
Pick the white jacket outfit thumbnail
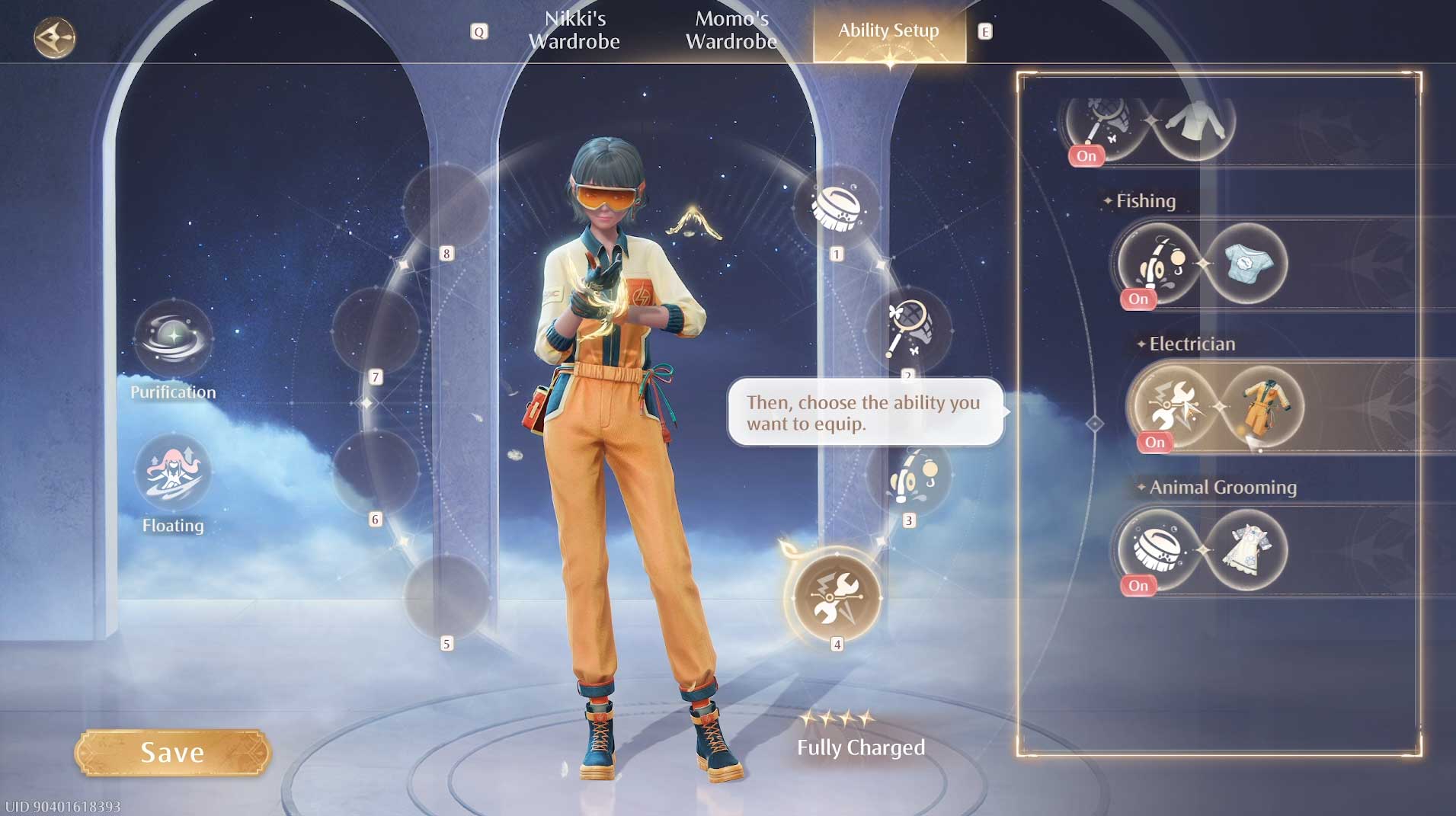(x=1194, y=122)
